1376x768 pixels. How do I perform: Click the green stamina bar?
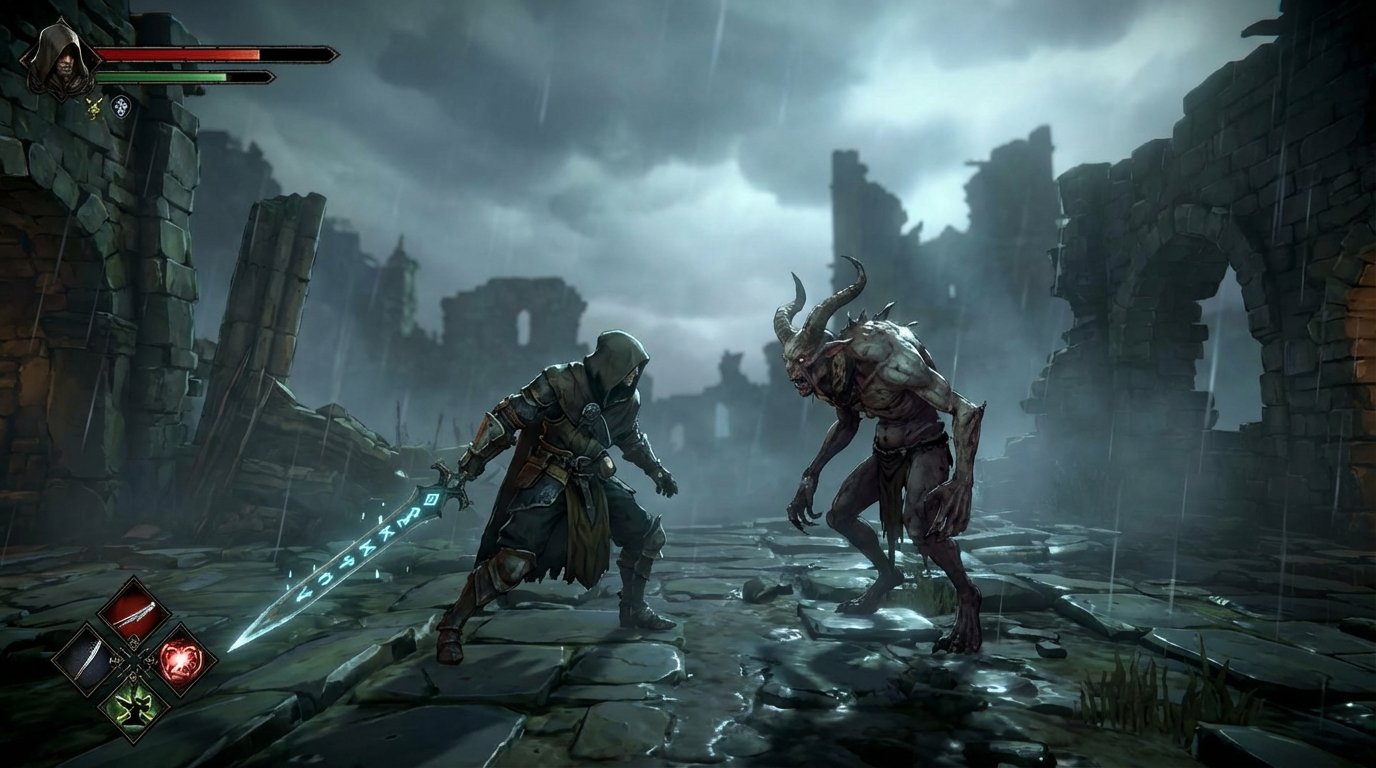tap(160, 77)
